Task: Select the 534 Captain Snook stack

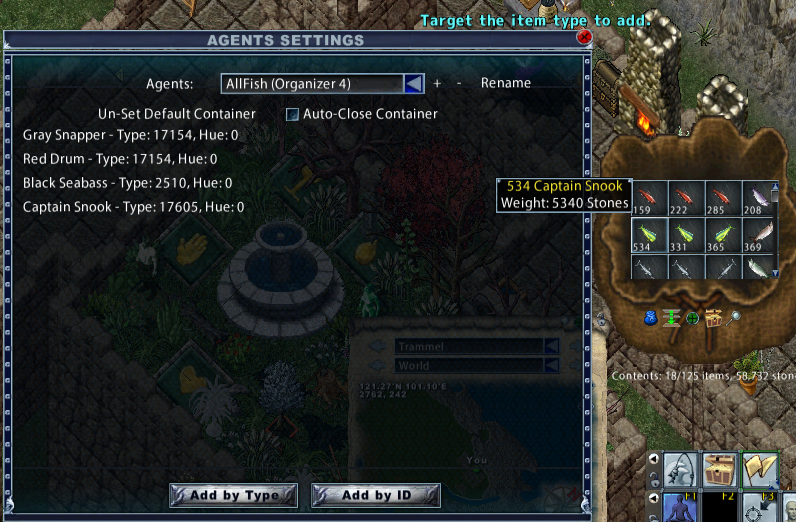Action: click(x=647, y=235)
